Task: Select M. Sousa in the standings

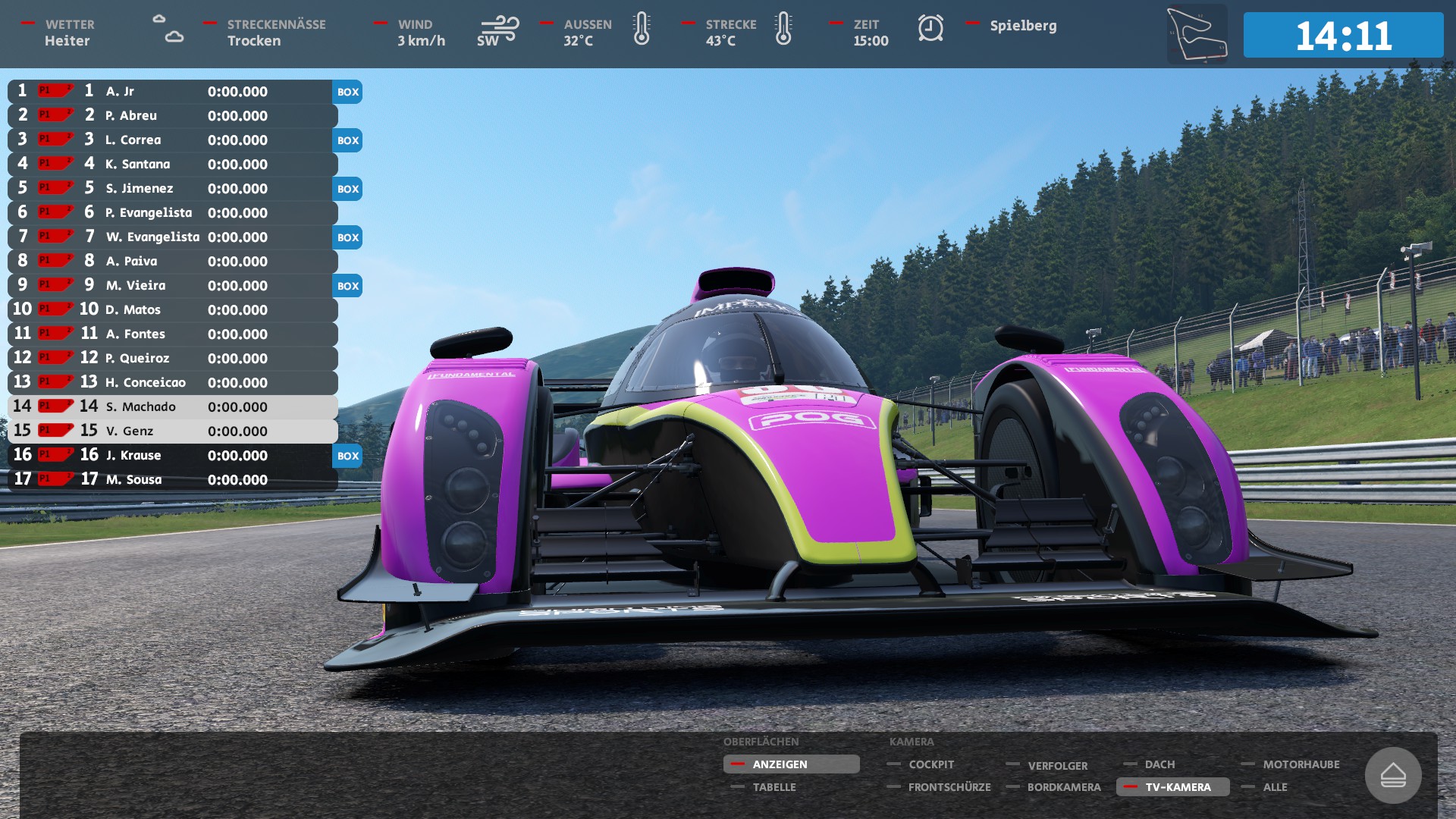Action: click(172, 480)
